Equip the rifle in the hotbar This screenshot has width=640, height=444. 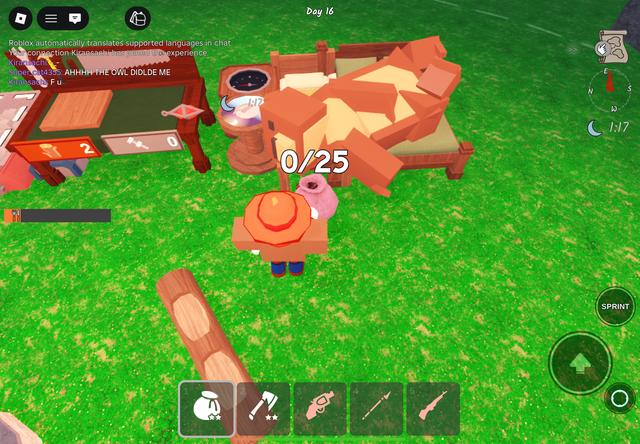pos(432,409)
